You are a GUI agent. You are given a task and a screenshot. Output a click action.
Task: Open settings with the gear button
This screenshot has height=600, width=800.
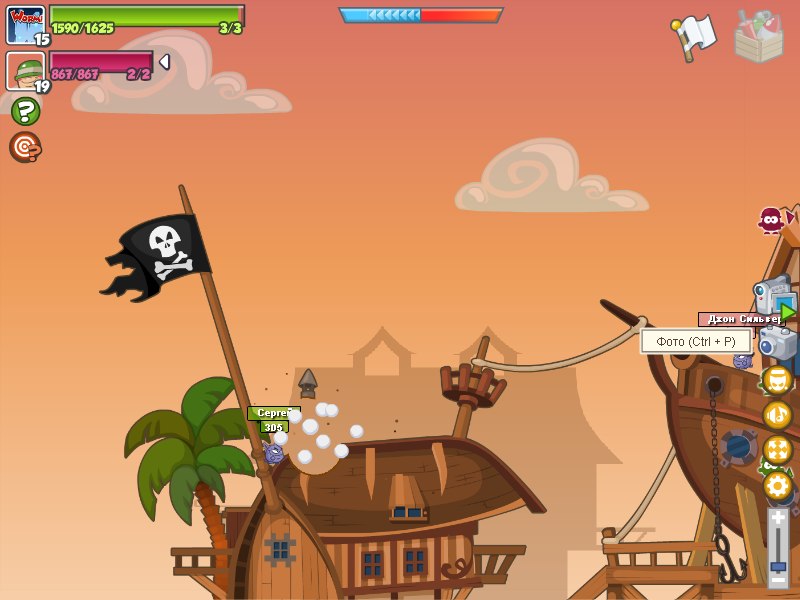pyautogui.click(x=777, y=486)
